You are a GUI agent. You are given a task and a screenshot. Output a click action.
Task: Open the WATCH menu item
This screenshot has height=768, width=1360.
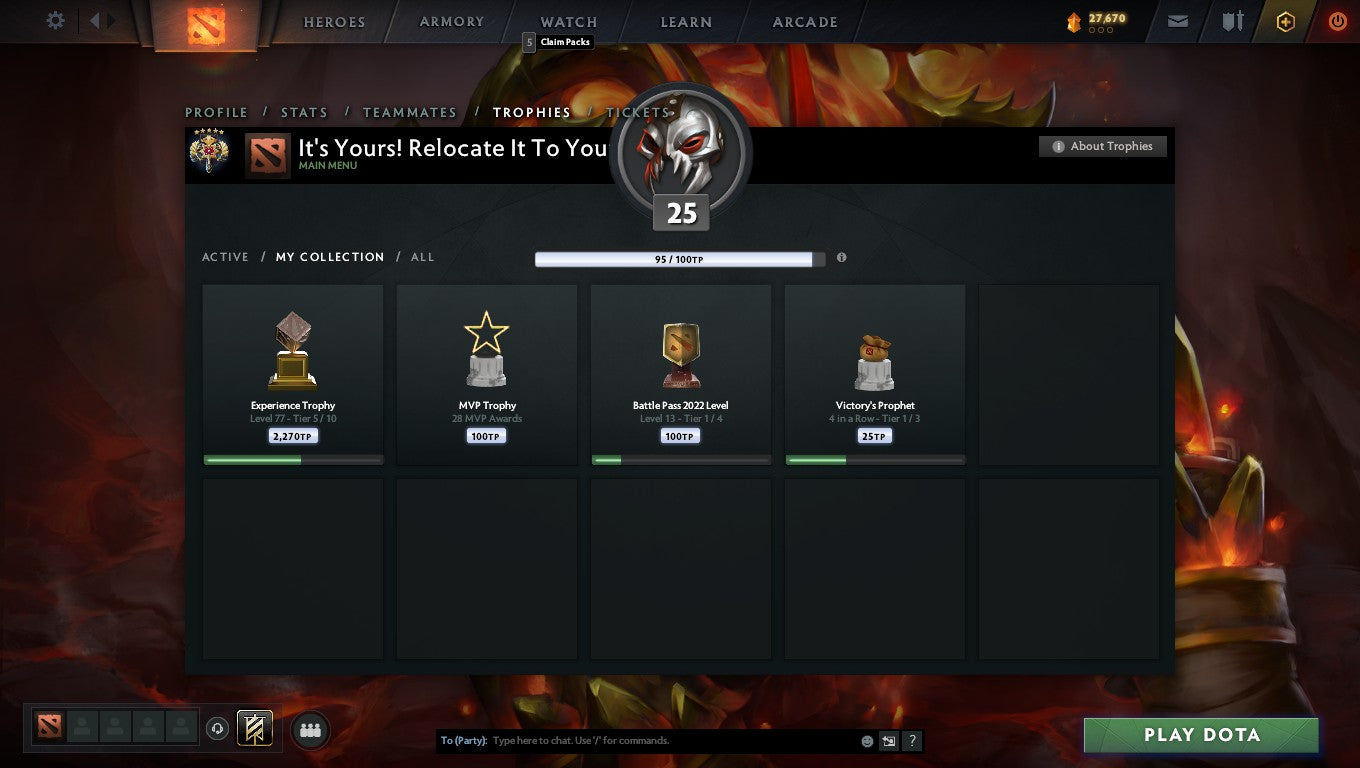(x=567, y=21)
